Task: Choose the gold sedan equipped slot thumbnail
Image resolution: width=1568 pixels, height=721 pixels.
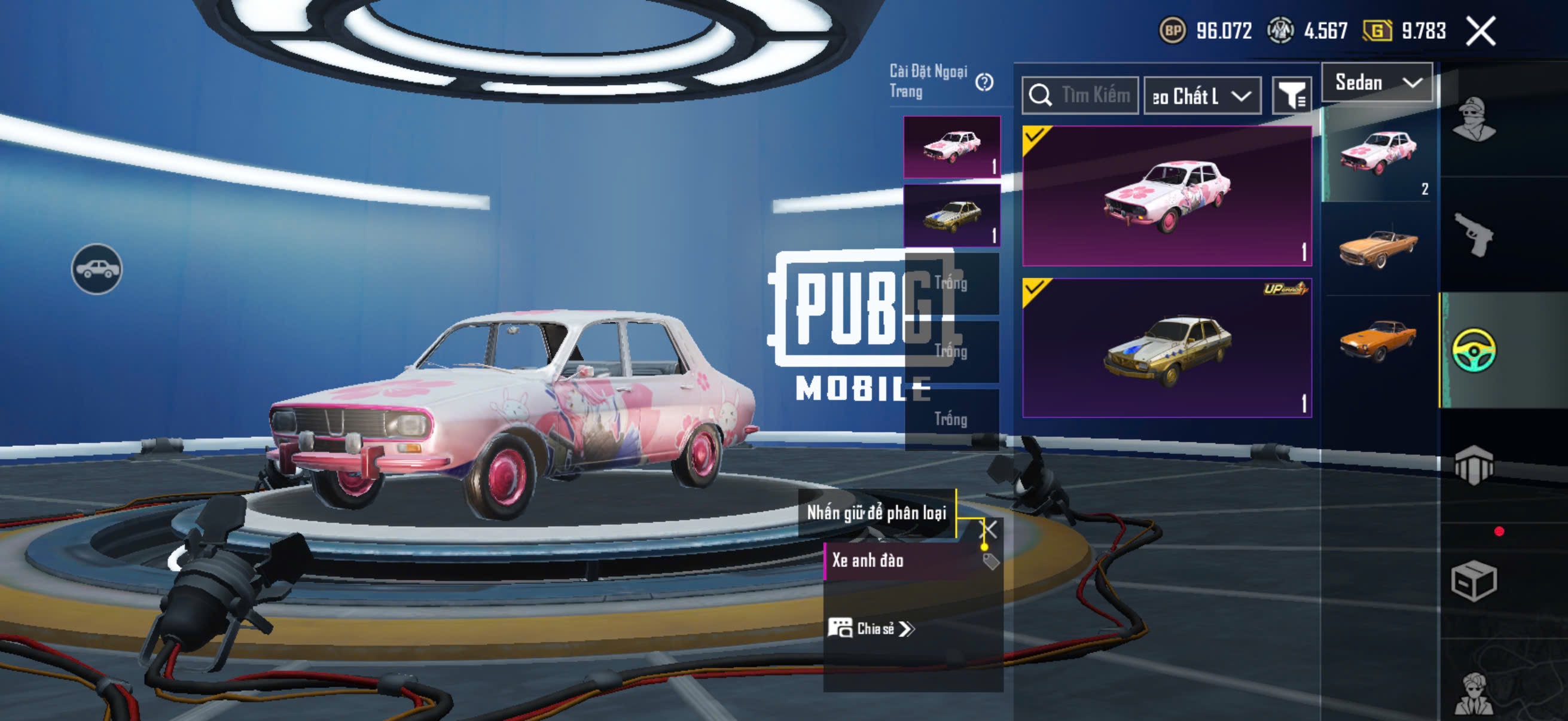Action: coord(951,215)
